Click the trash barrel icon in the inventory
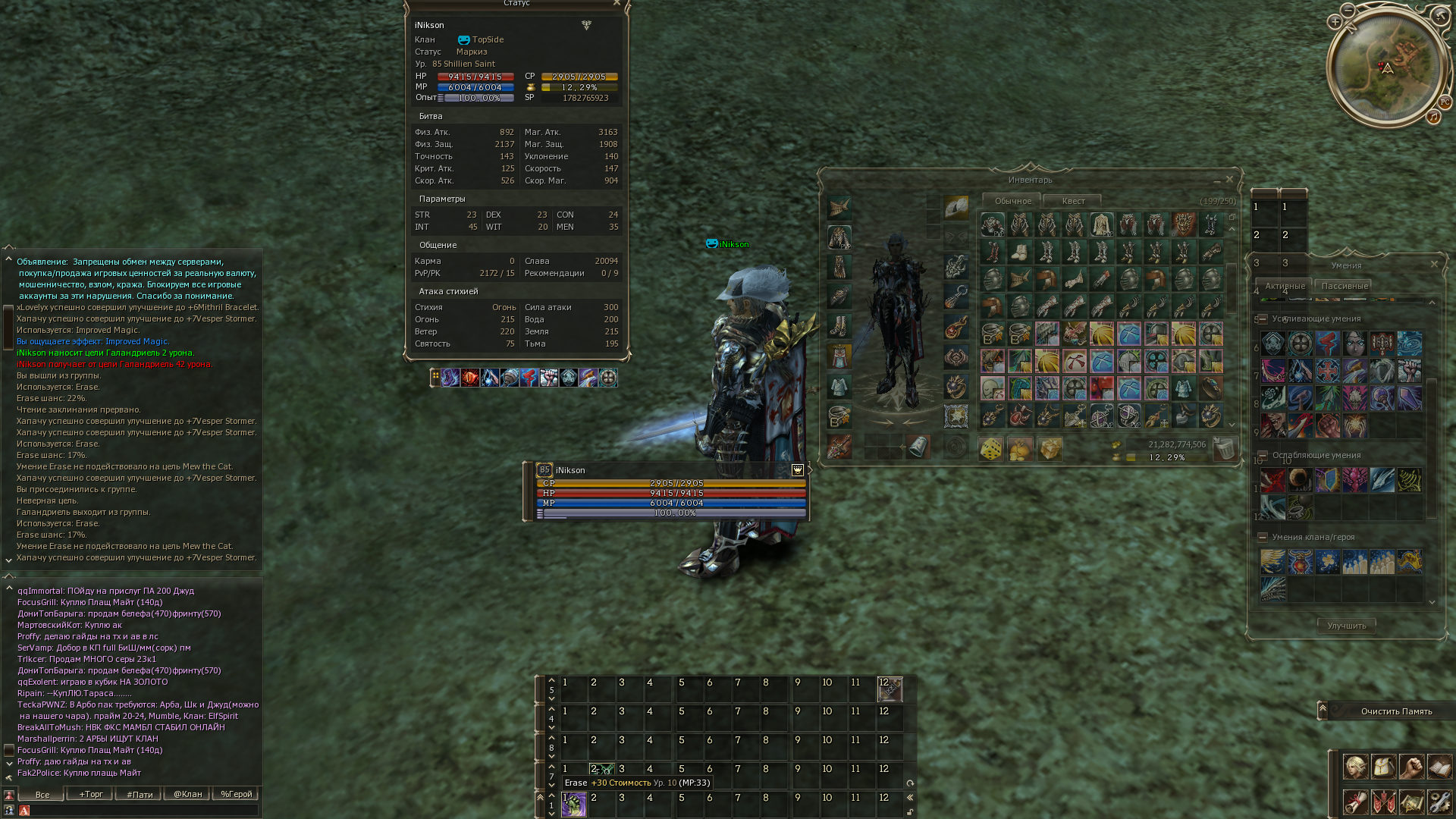Image resolution: width=1456 pixels, height=819 pixels. 1224,449
